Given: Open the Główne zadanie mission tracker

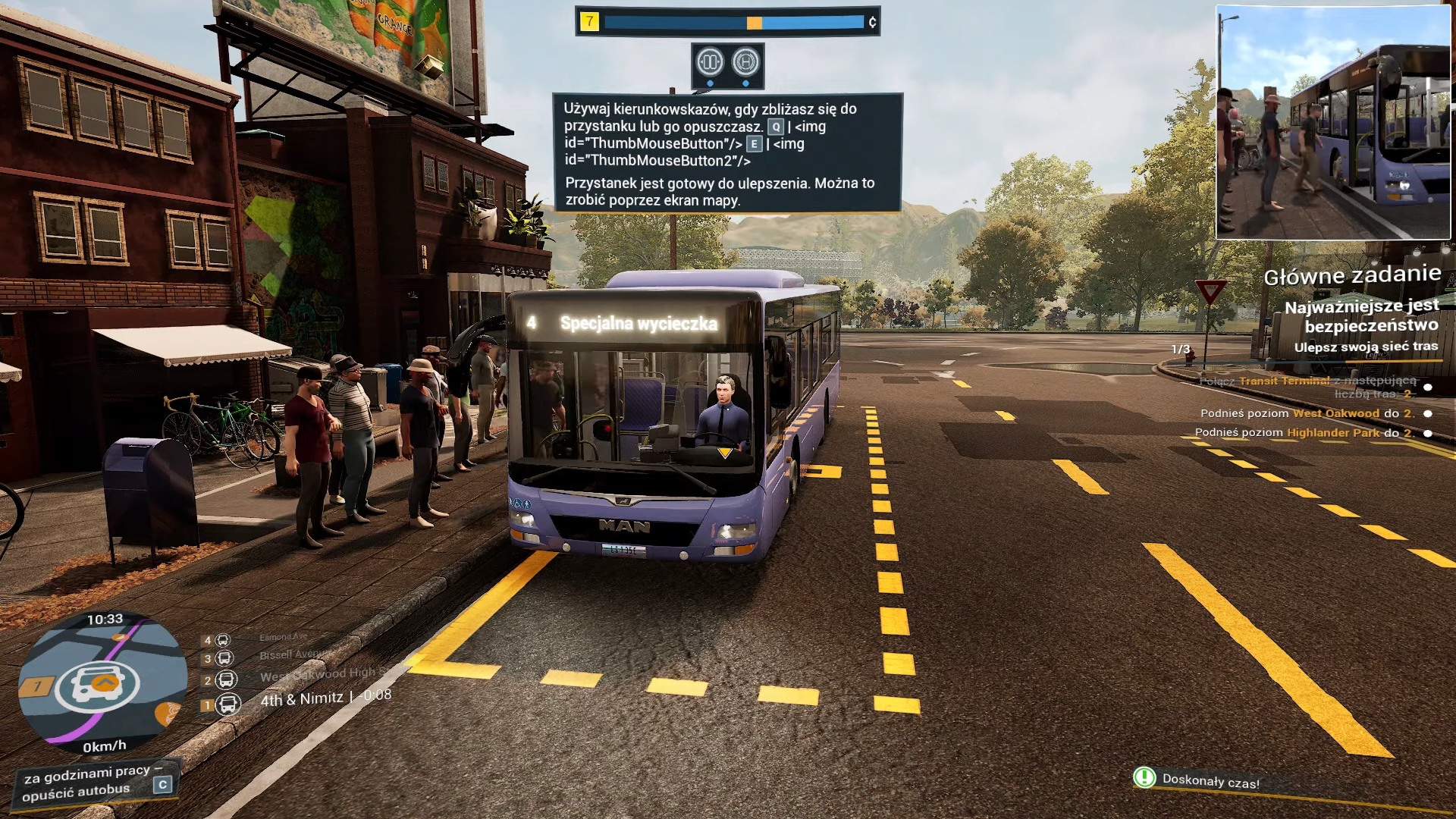Looking at the screenshot, I should click(x=1351, y=275).
